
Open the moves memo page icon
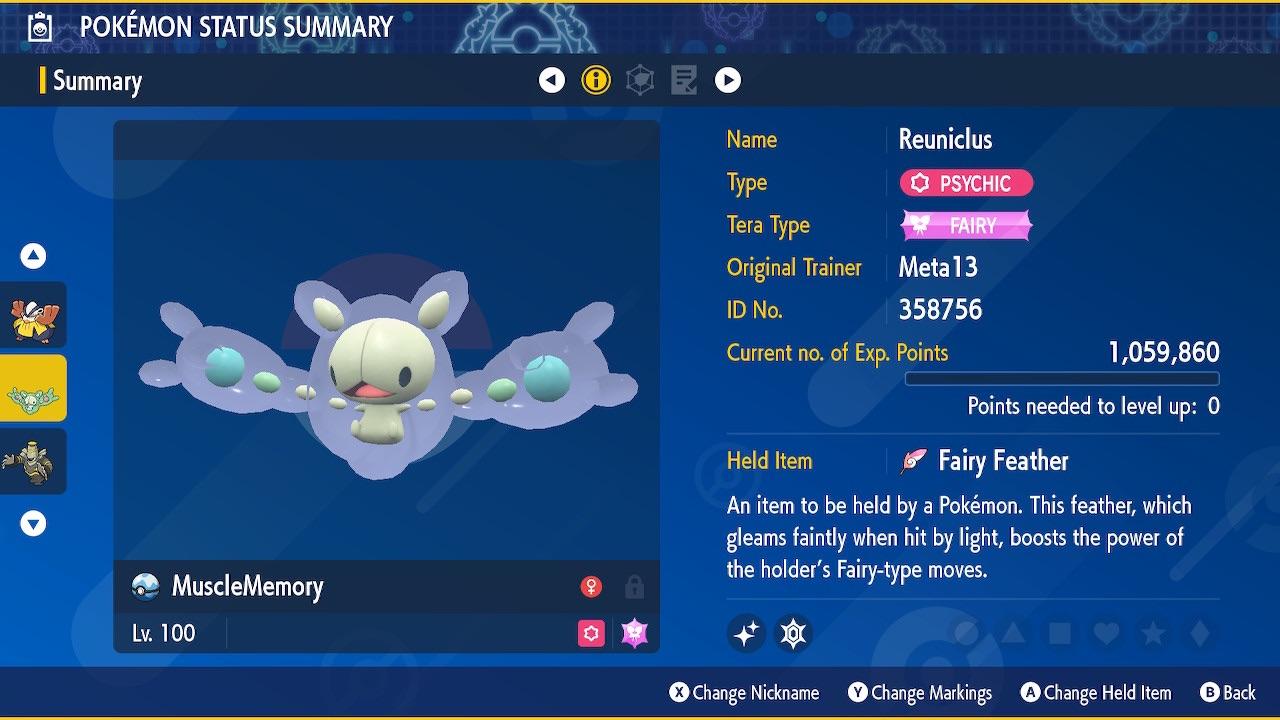pos(683,80)
